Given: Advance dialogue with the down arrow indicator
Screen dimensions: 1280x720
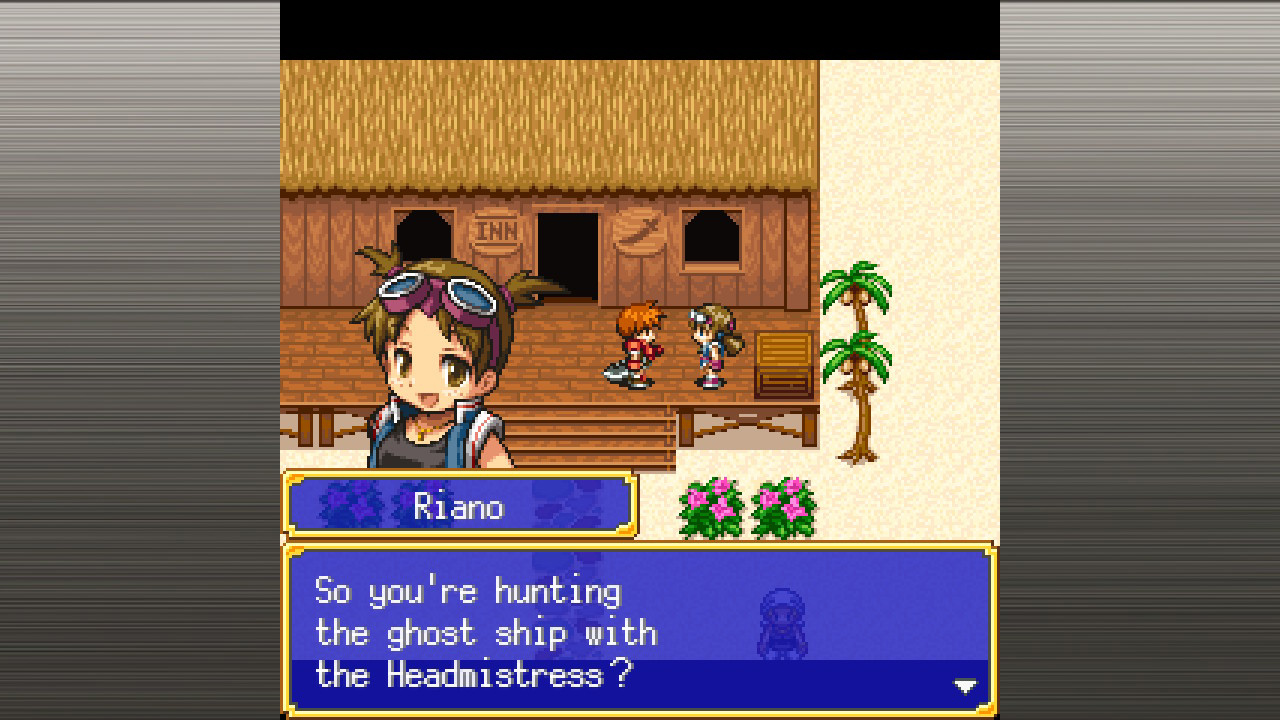Looking at the screenshot, I should (963, 686).
